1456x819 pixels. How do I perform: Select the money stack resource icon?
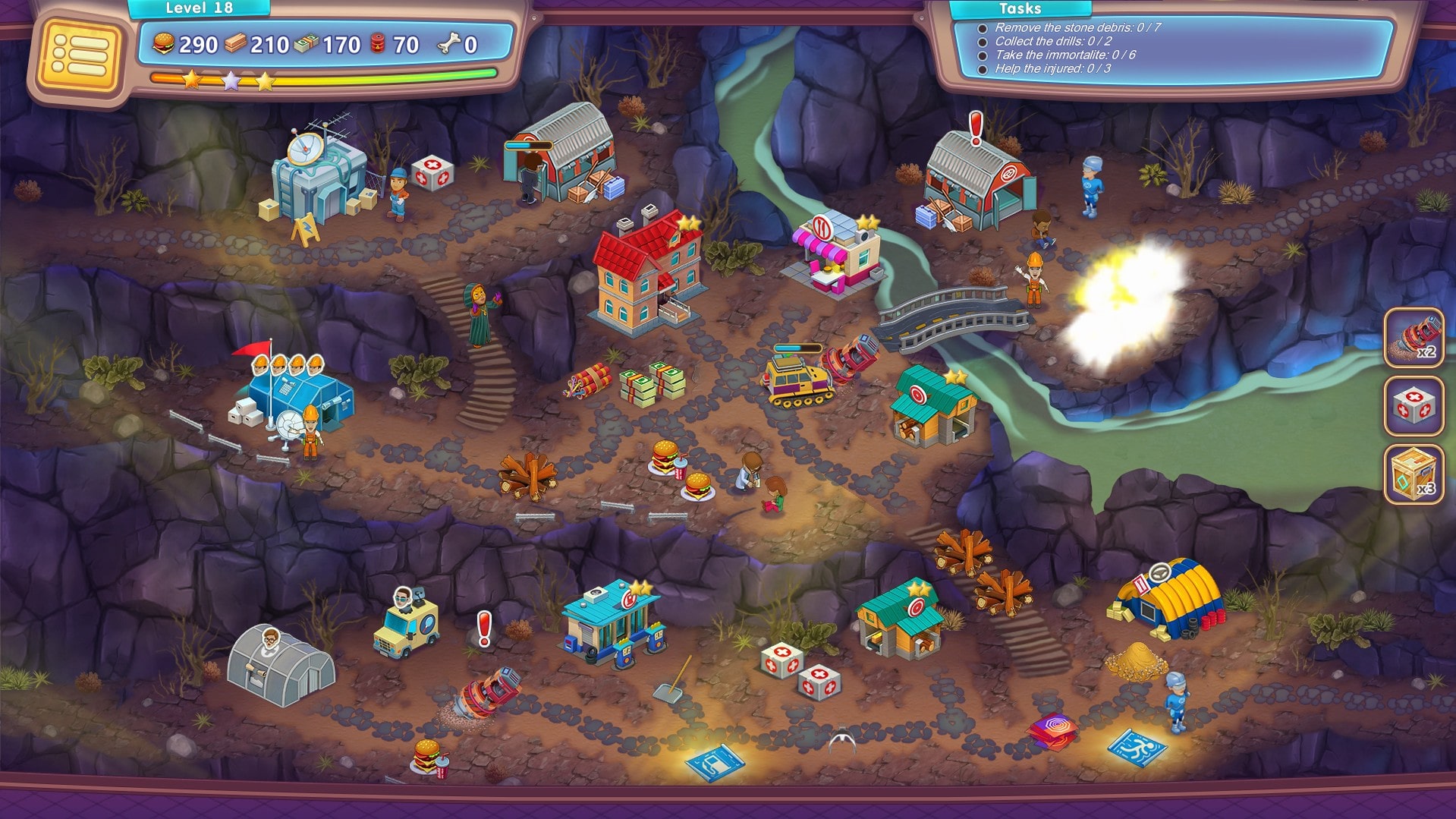point(307,45)
